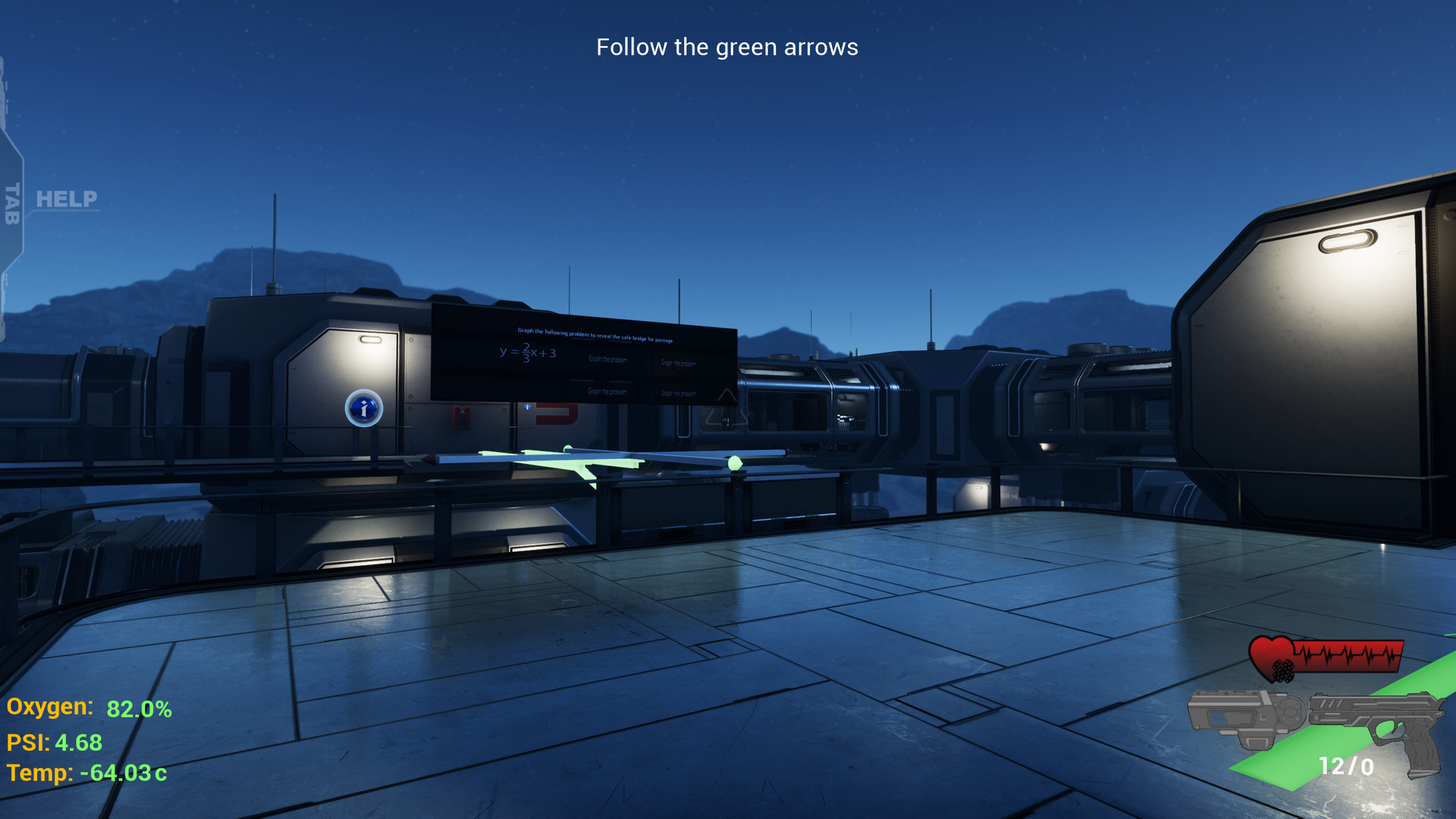The image size is (1456, 819).
Task: Click the equation y = 2/3x + 3
Action: 528,353
